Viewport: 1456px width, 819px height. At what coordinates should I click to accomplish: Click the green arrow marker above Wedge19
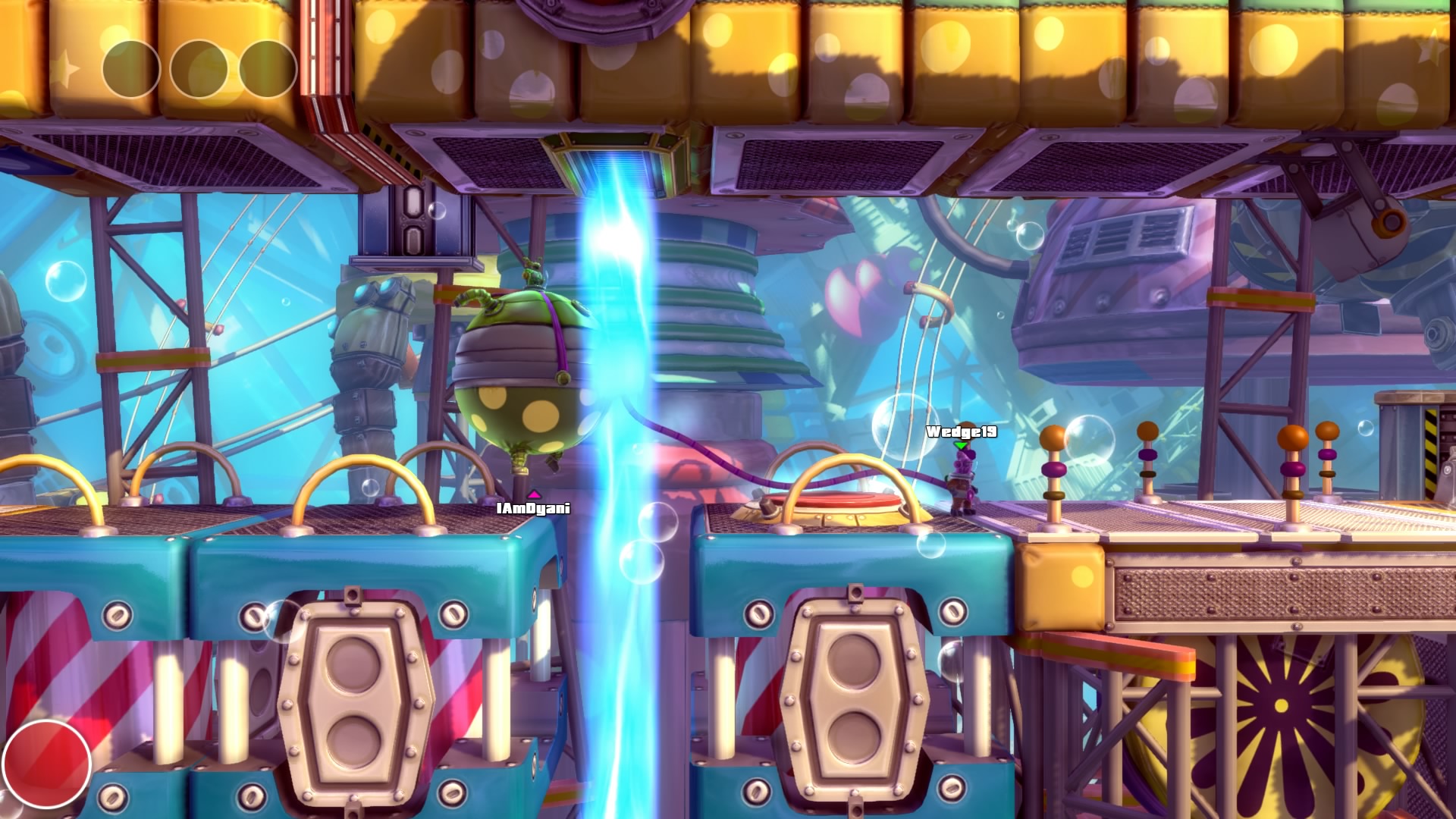click(x=962, y=445)
